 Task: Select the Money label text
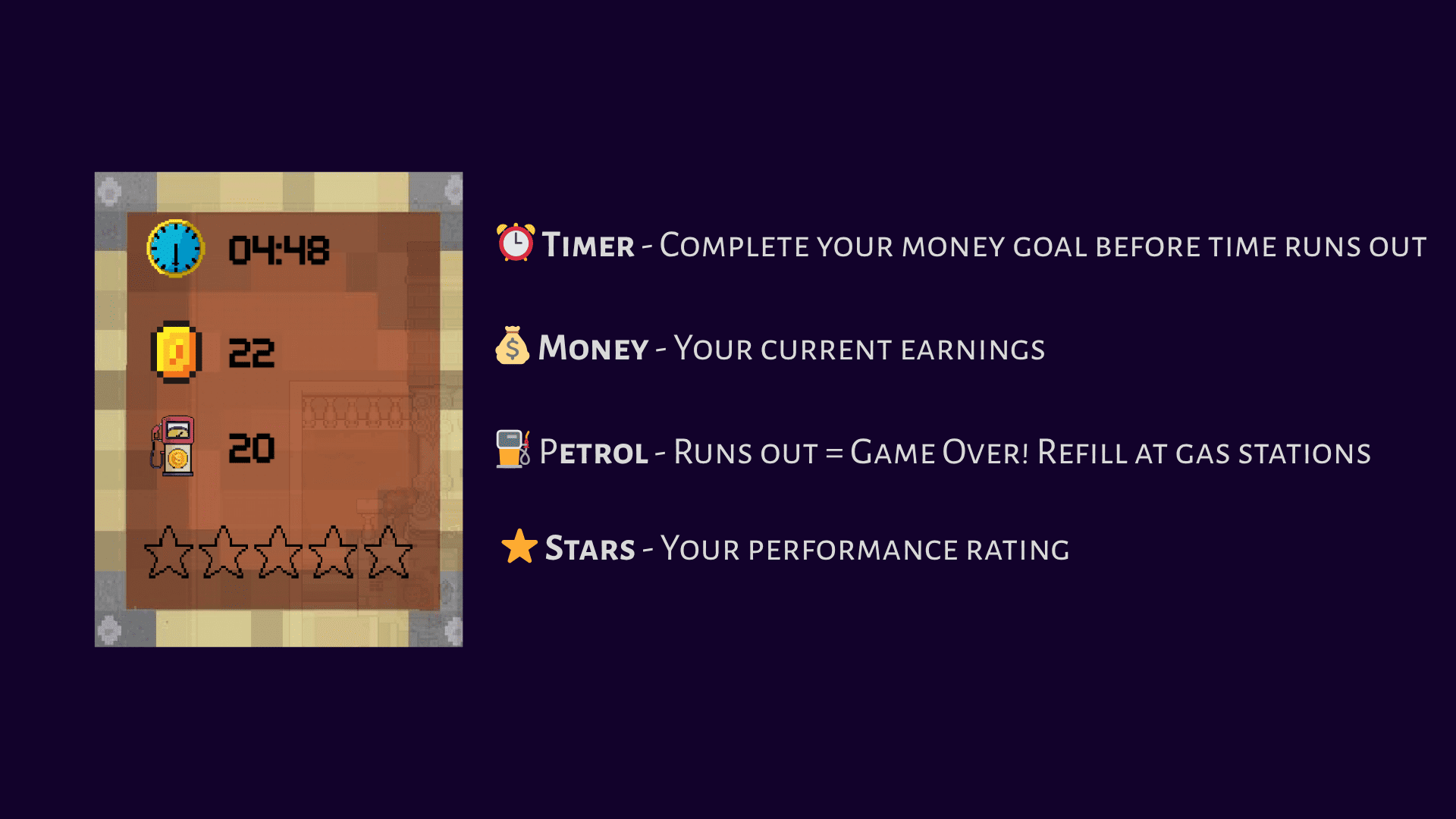pyautogui.click(x=595, y=349)
